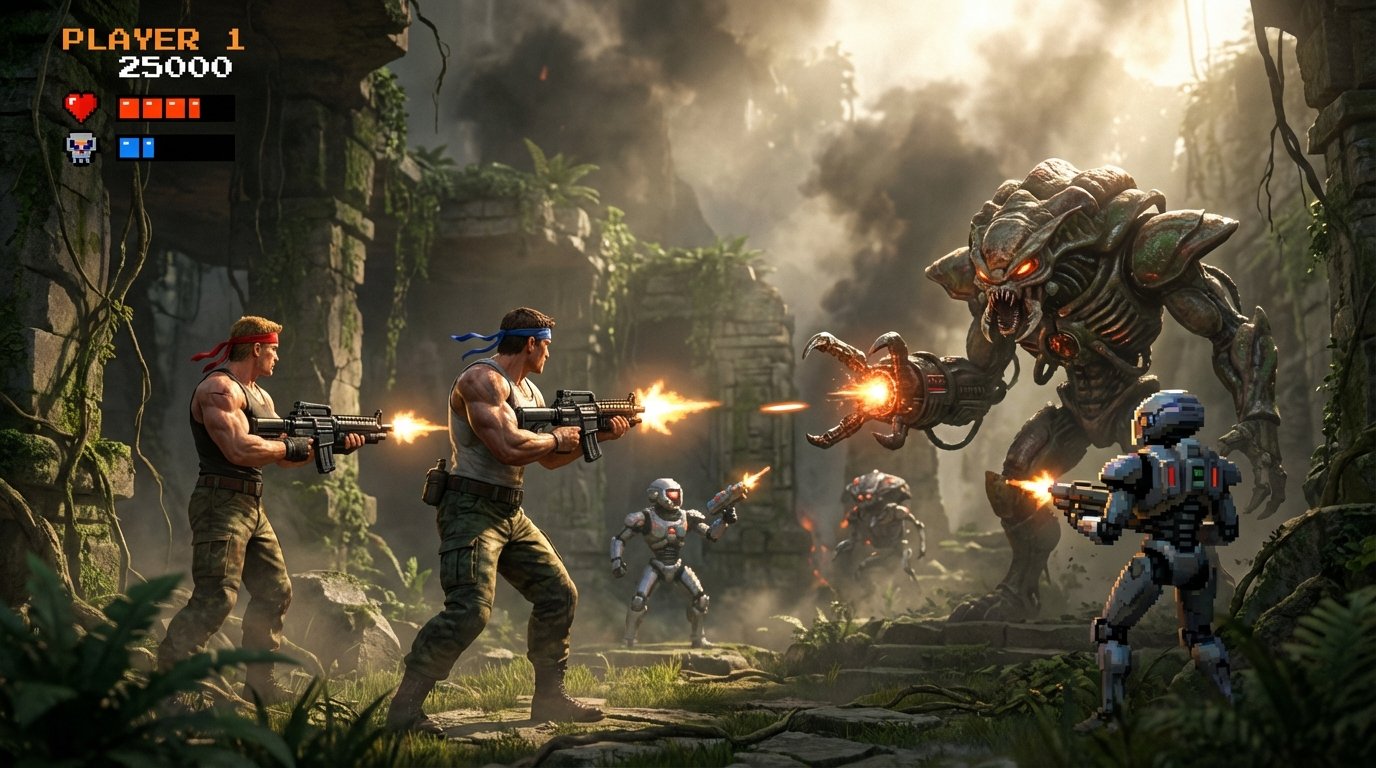Click the last orange segment of the health bar
Image resolution: width=1376 pixels, height=768 pixels.
point(194,107)
